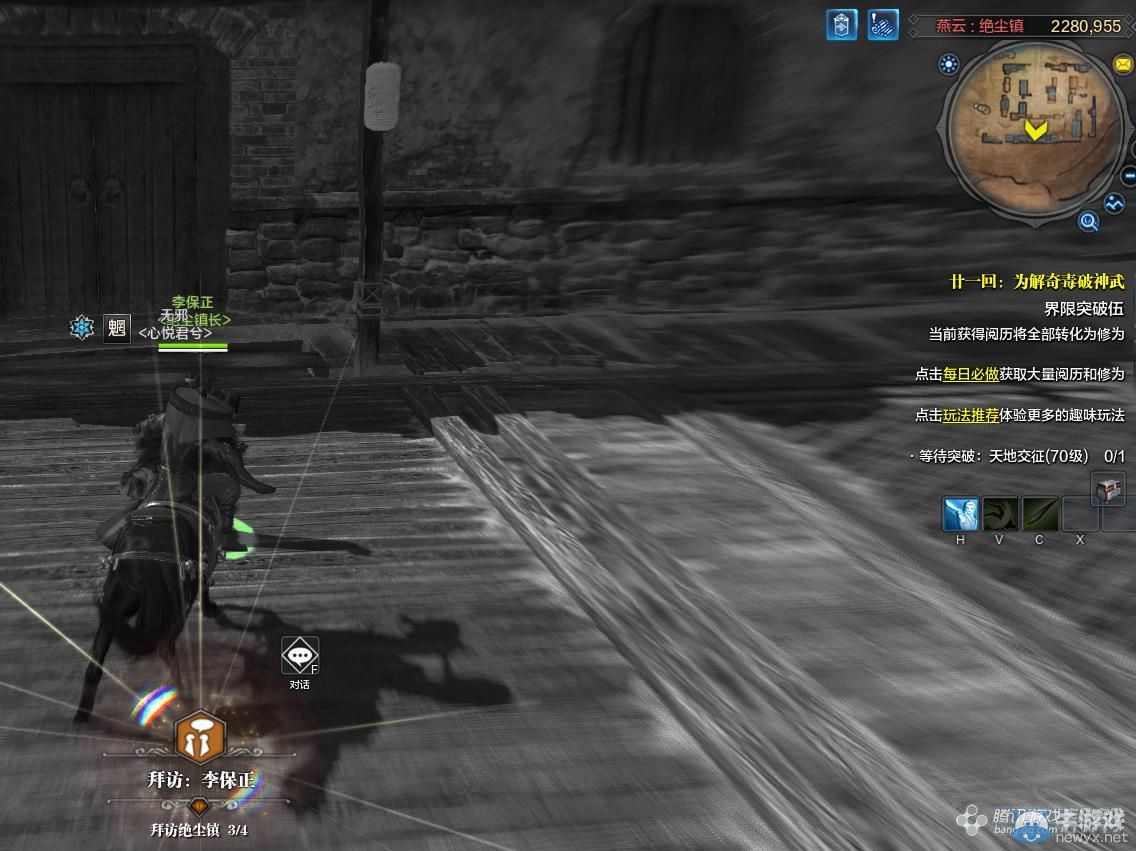Viewport: 1136px width, 851px height.
Task: Open the 每日必做 daily tasks link
Action: pyautogui.click(x=970, y=374)
